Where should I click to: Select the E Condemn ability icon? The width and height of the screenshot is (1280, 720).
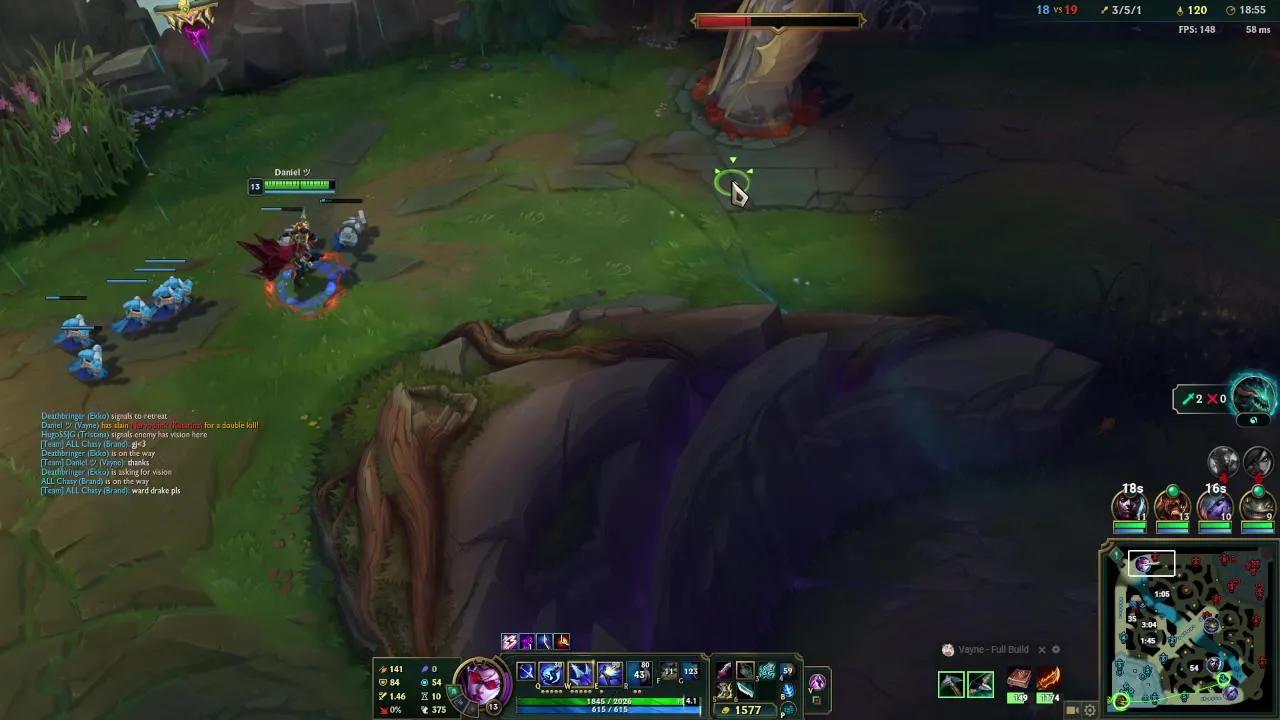click(x=608, y=669)
